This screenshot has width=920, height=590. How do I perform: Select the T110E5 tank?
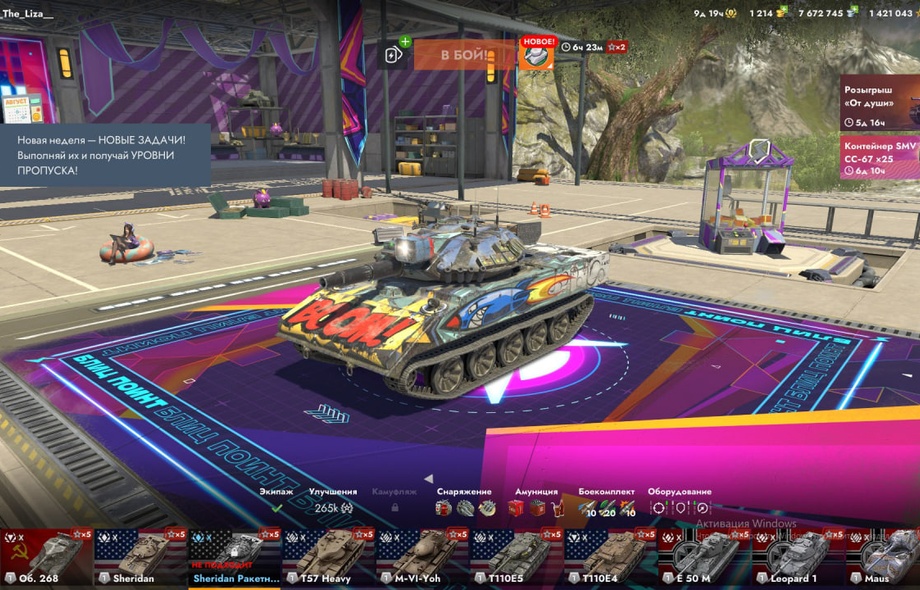pyautogui.click(x=517, y=557)
